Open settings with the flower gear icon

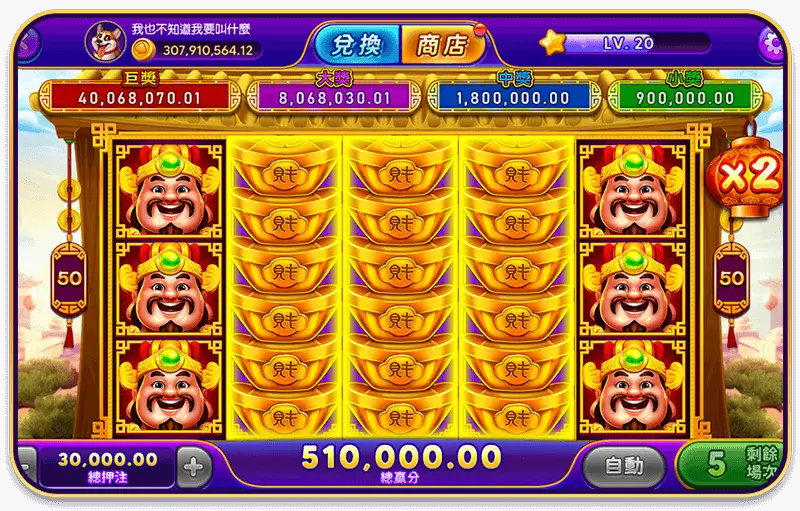[773, 43]
